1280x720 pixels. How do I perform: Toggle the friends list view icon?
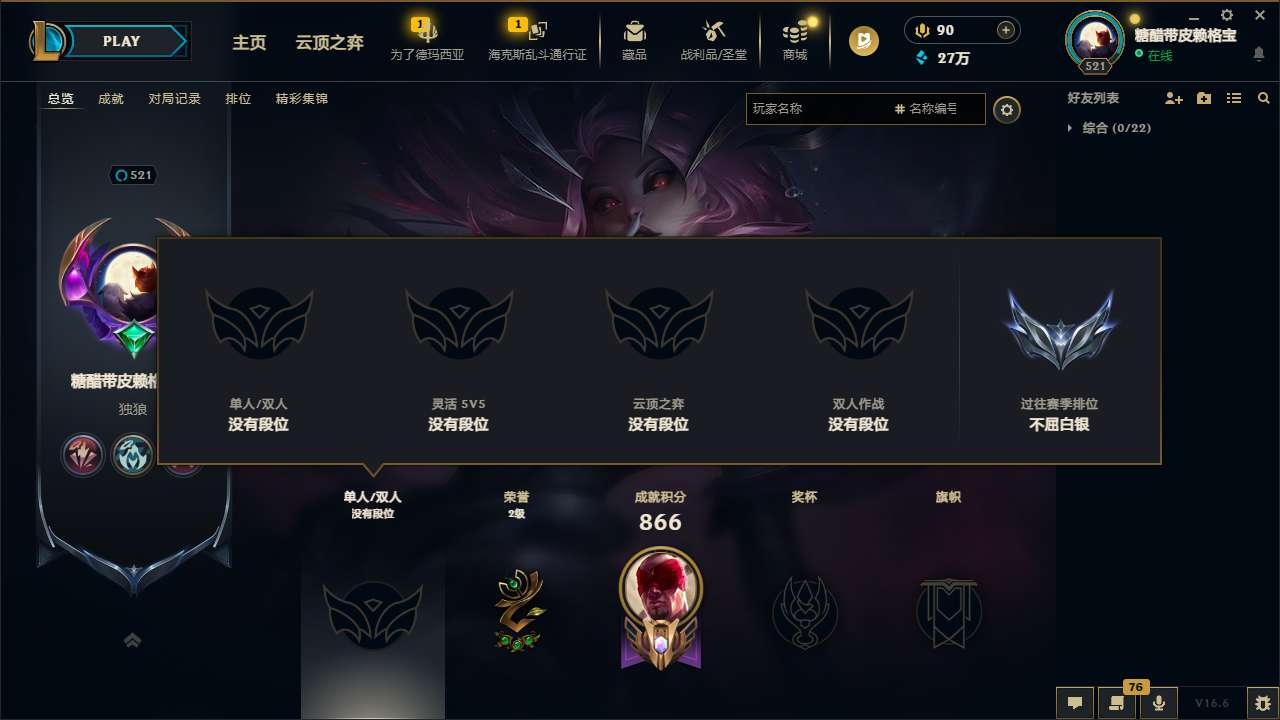1233,98
